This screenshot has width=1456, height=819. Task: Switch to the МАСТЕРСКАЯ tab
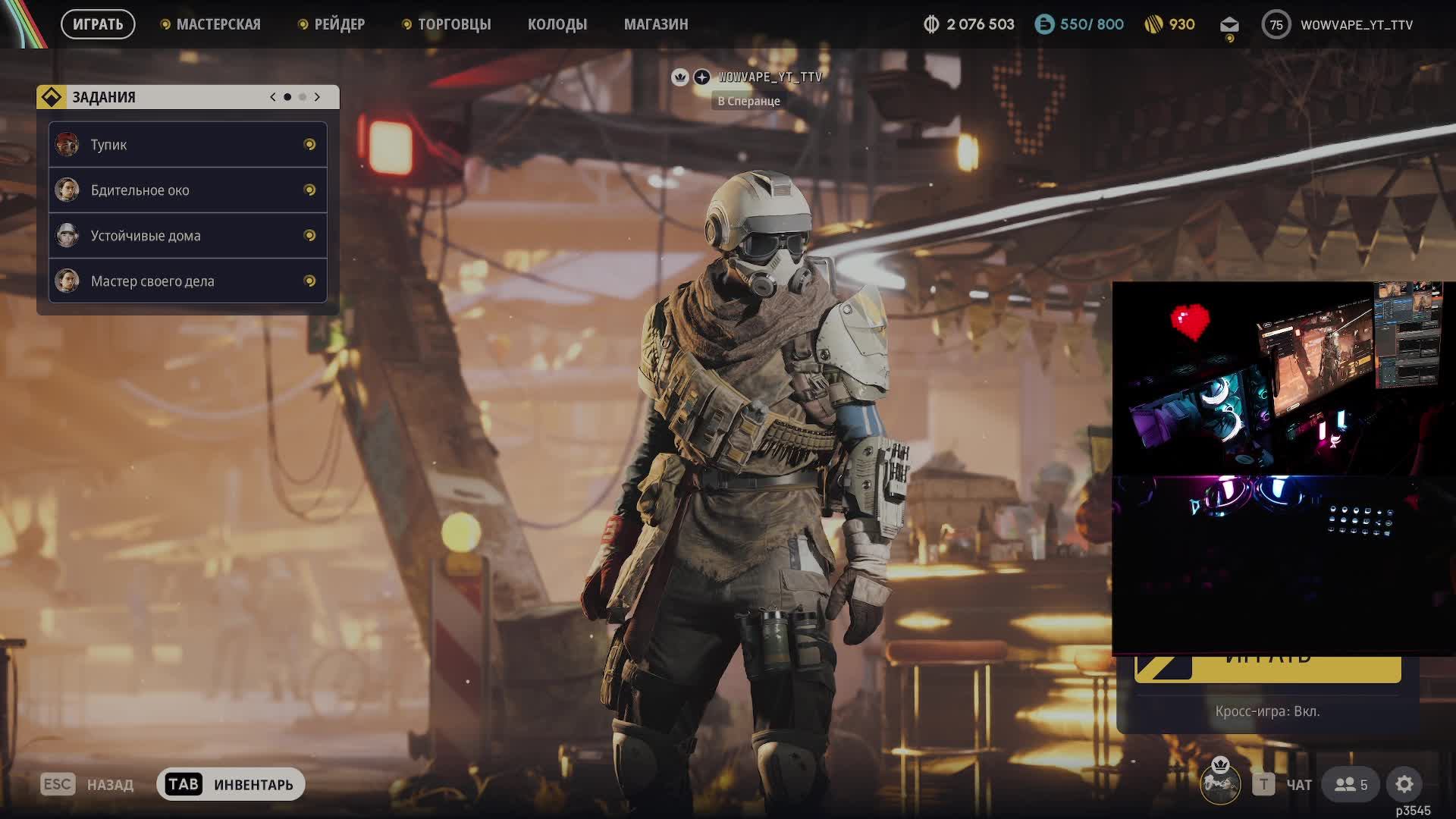[x=218, y=24]
